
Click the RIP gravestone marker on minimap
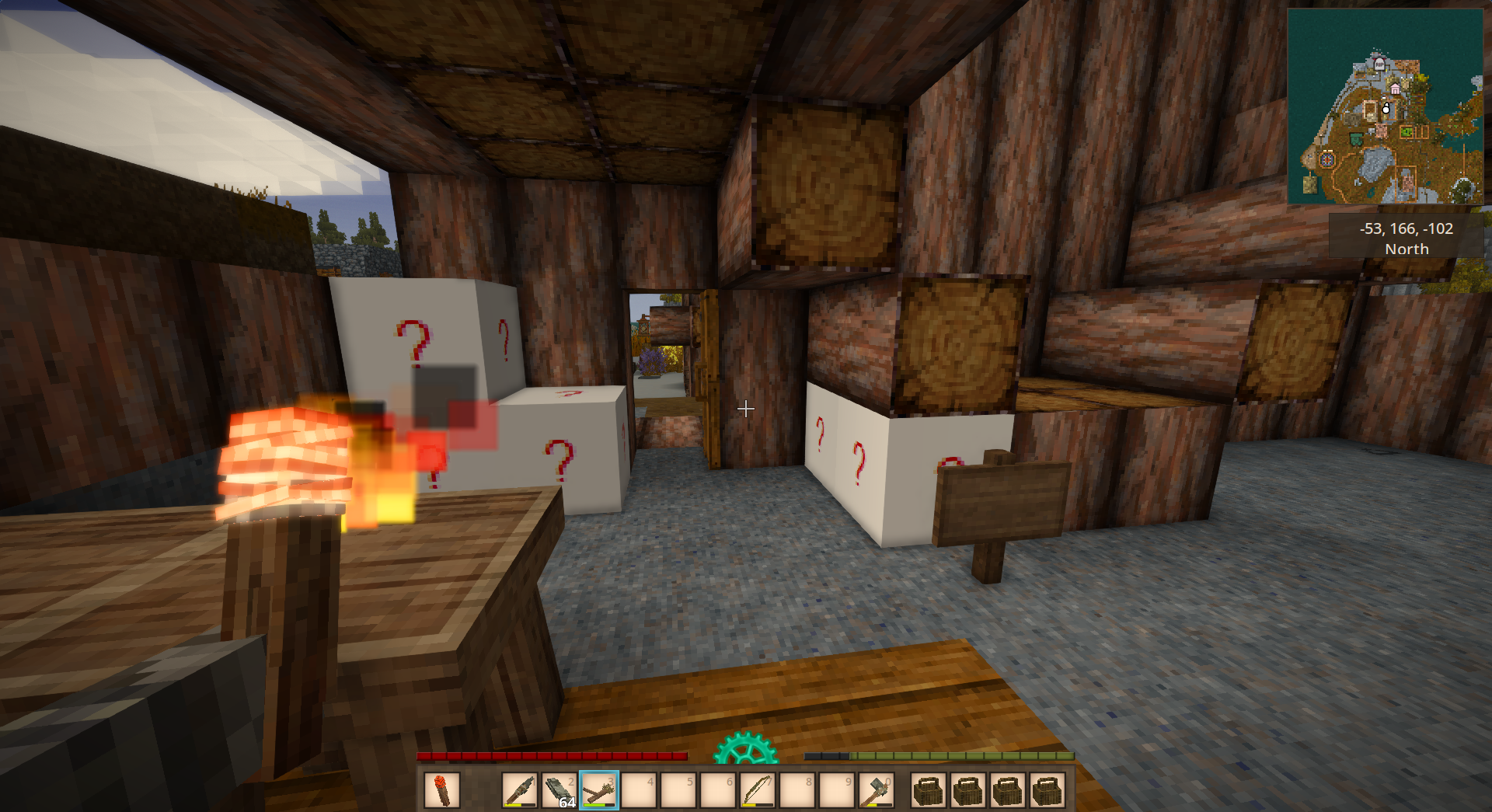(1379, 65)
